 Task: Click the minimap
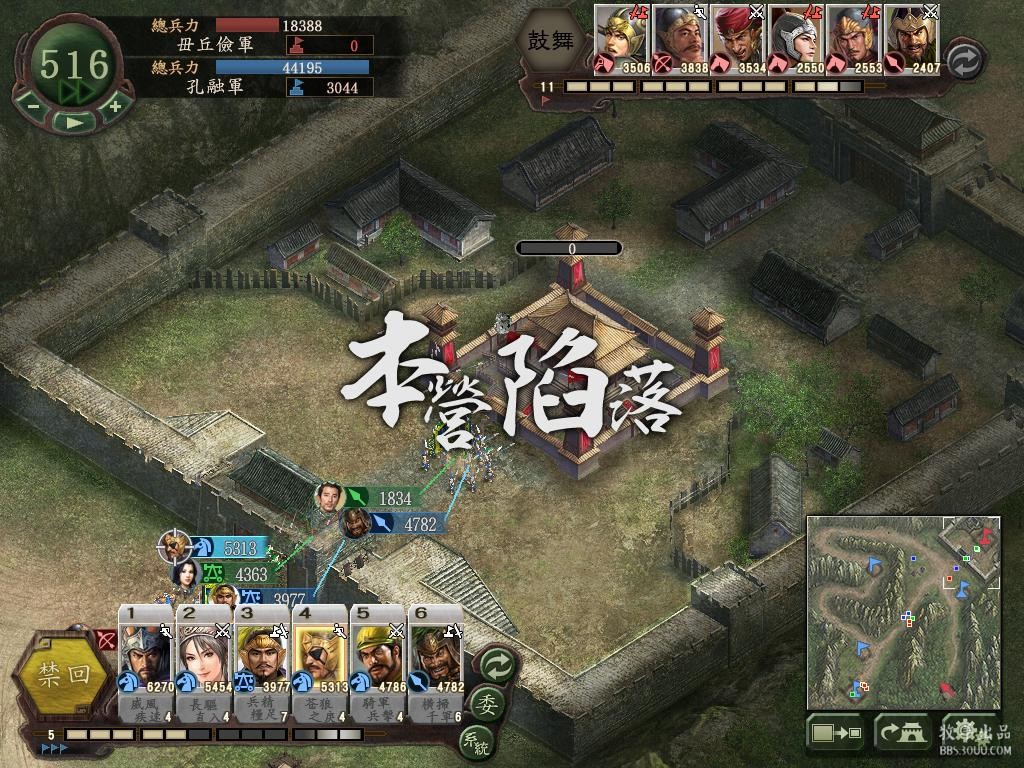click(x=903, y=612)
